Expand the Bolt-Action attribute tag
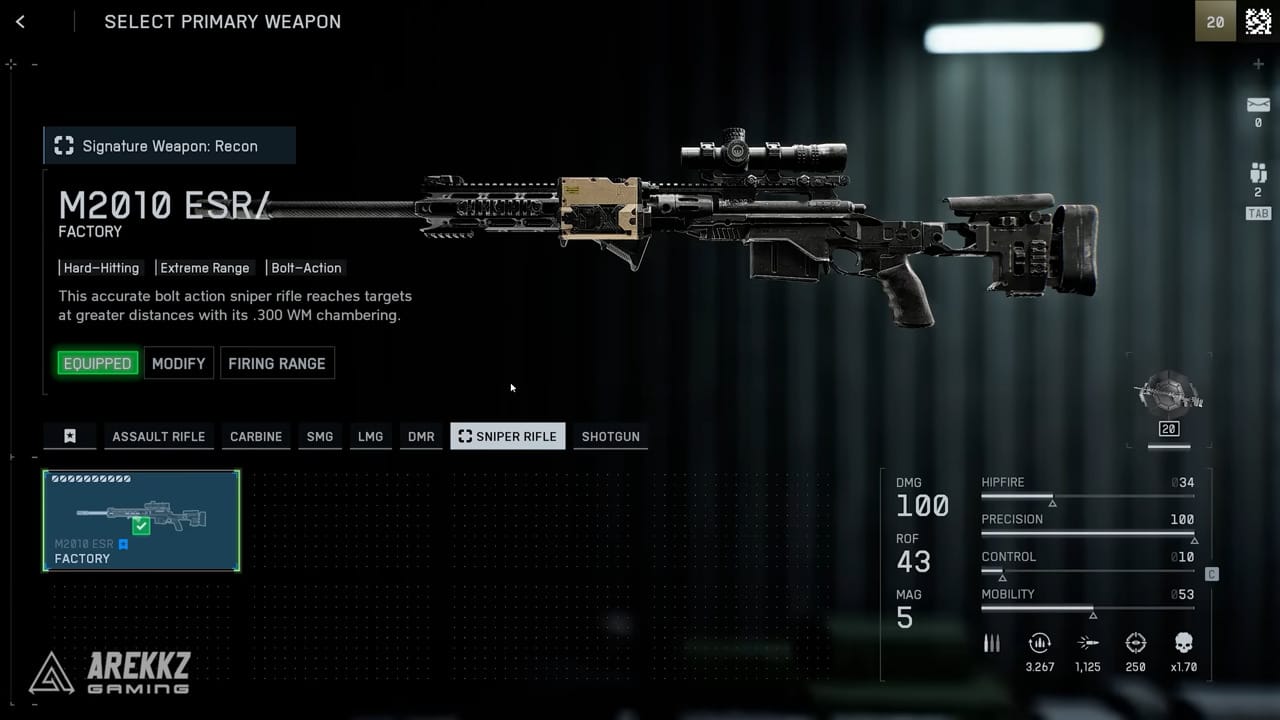Viewport: 1280px width, 720px height. [x=306, y=268]
